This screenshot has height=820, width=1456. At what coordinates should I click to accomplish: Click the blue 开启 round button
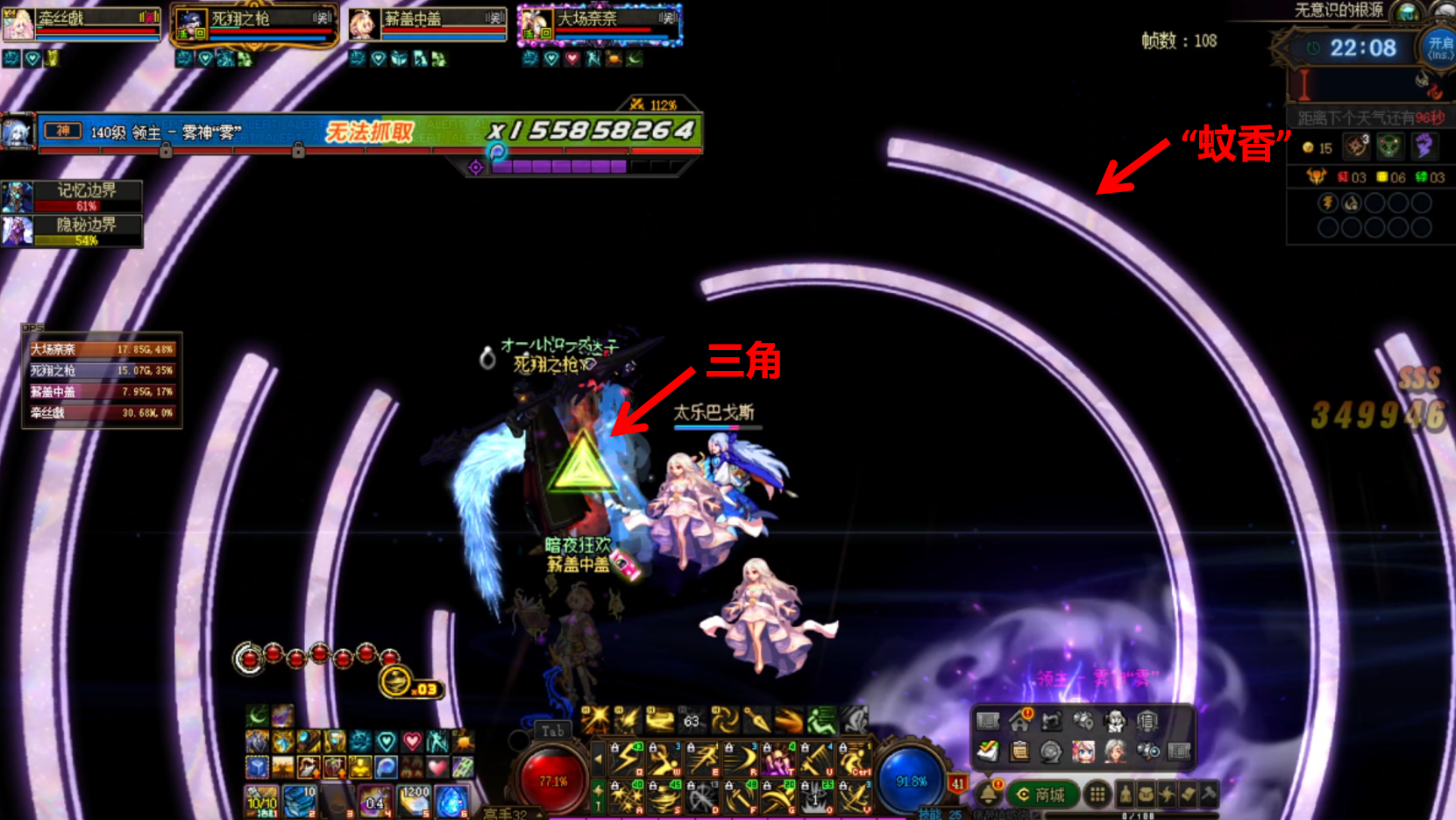(x=1438, y=47)
